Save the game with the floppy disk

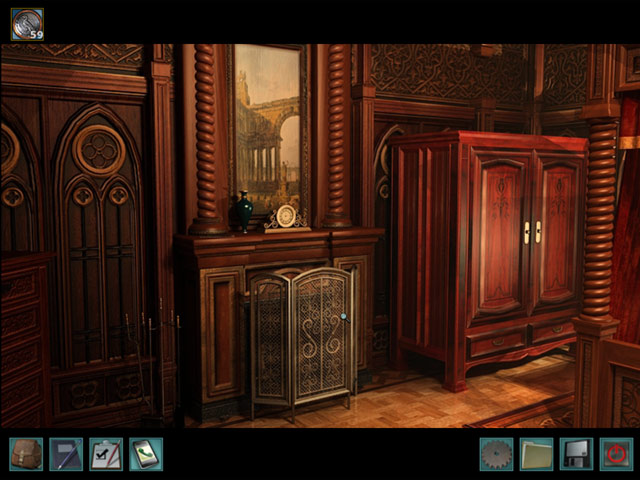tap(576, 454)
